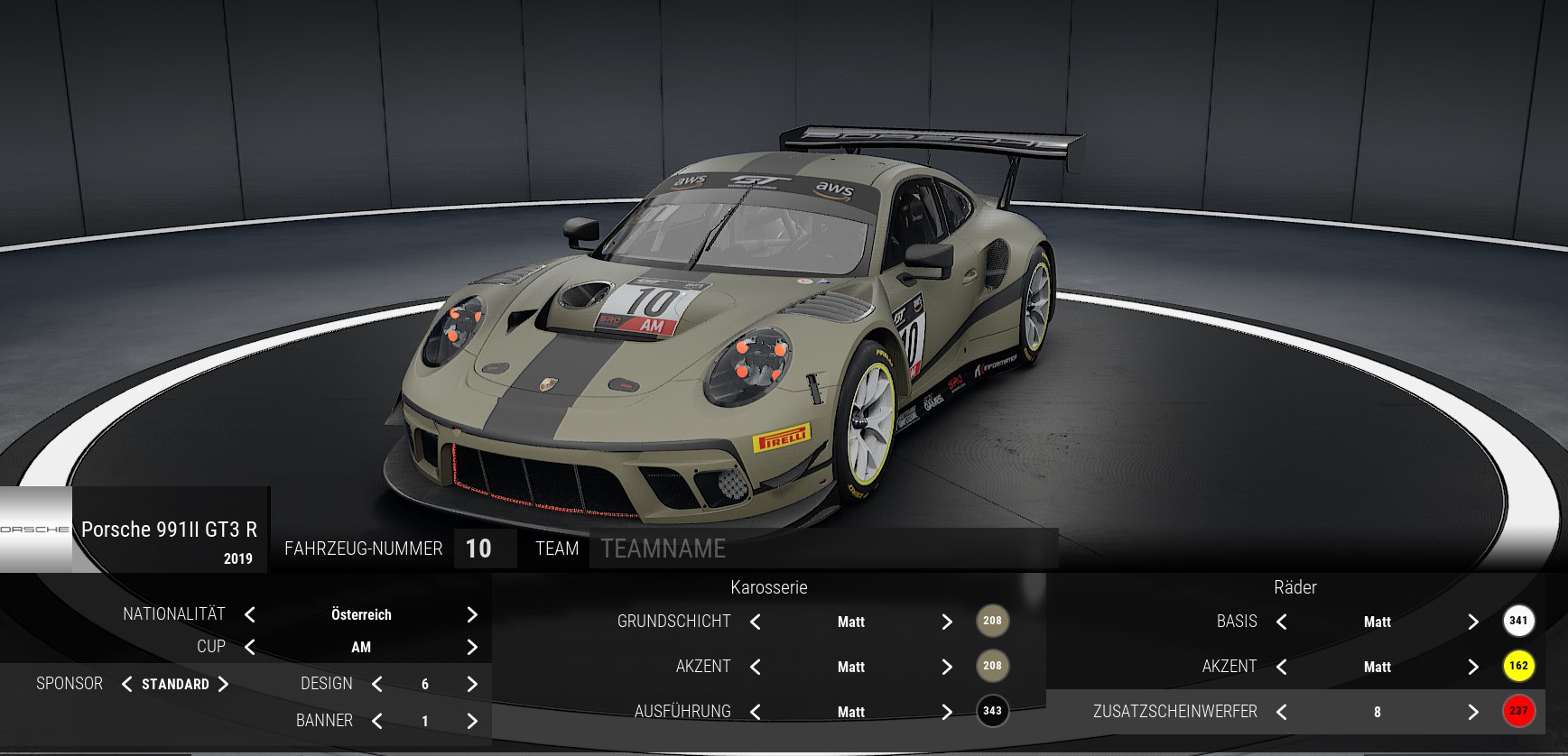
Task: Open the red Zusatzscheinwerfer color swatch
Action: (1518, 711)
